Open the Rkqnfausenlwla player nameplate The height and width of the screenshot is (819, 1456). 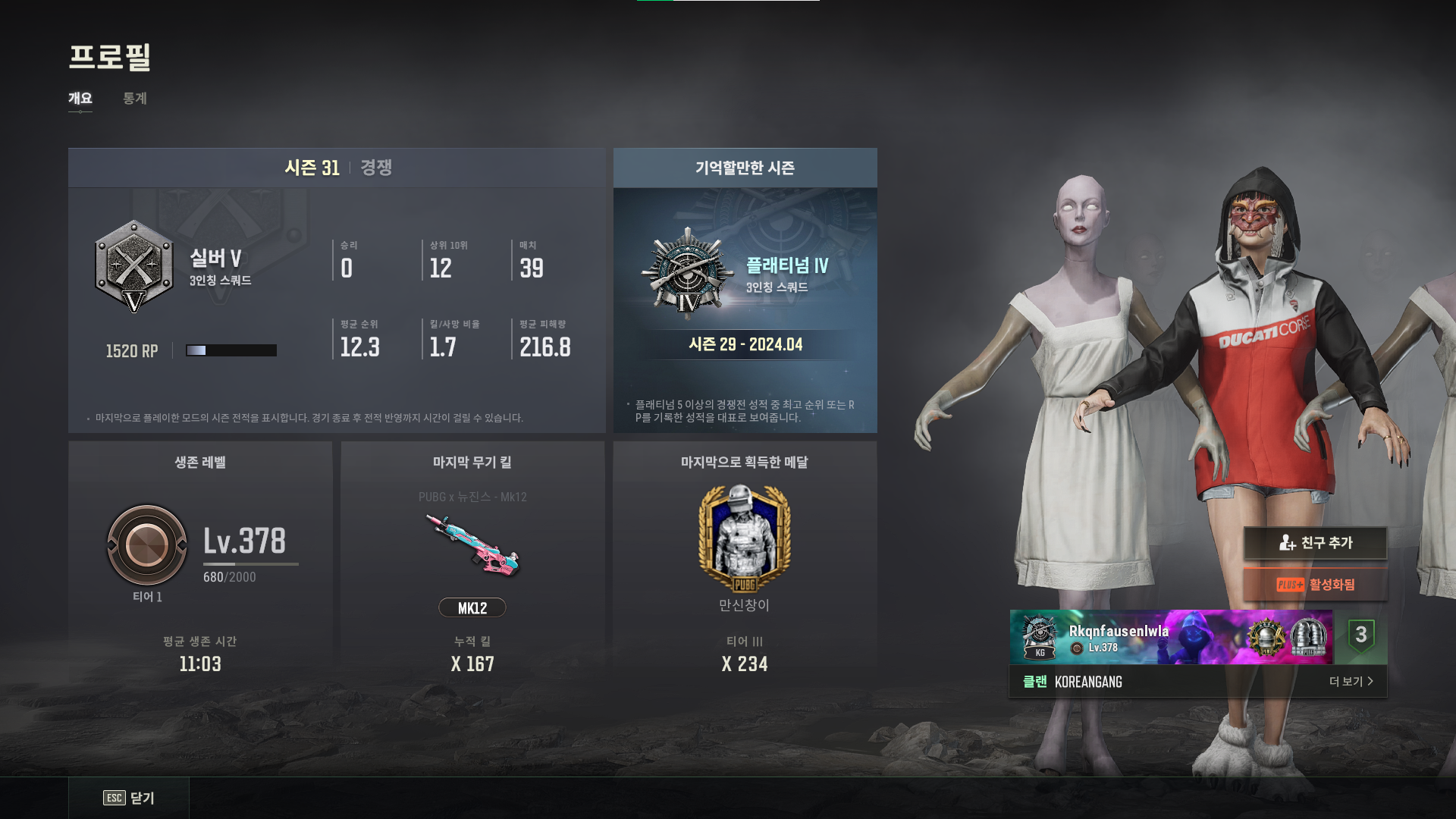[1170, 638]
